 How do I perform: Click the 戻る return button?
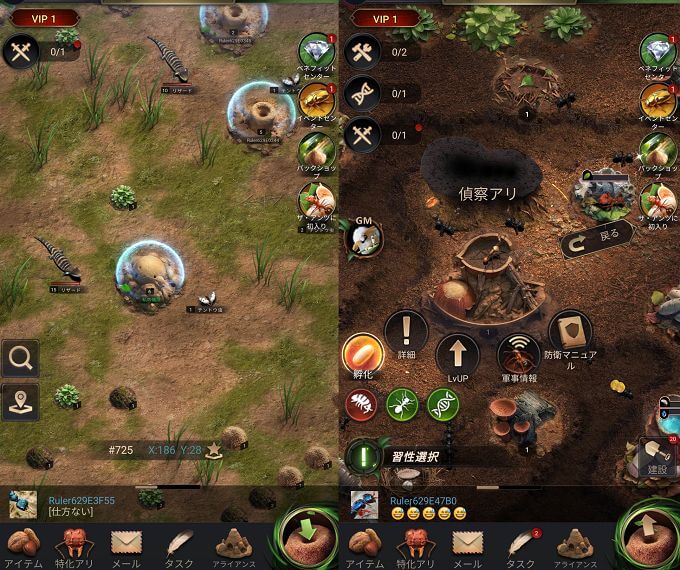(595, 239)
